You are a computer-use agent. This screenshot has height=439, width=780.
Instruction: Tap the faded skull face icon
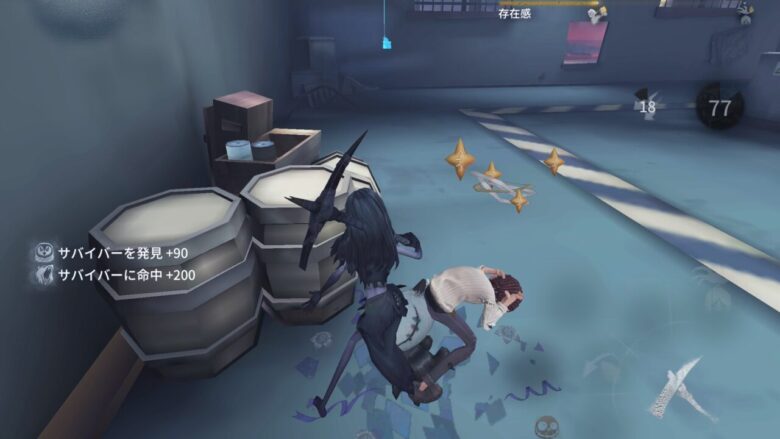tap(546, 425)
